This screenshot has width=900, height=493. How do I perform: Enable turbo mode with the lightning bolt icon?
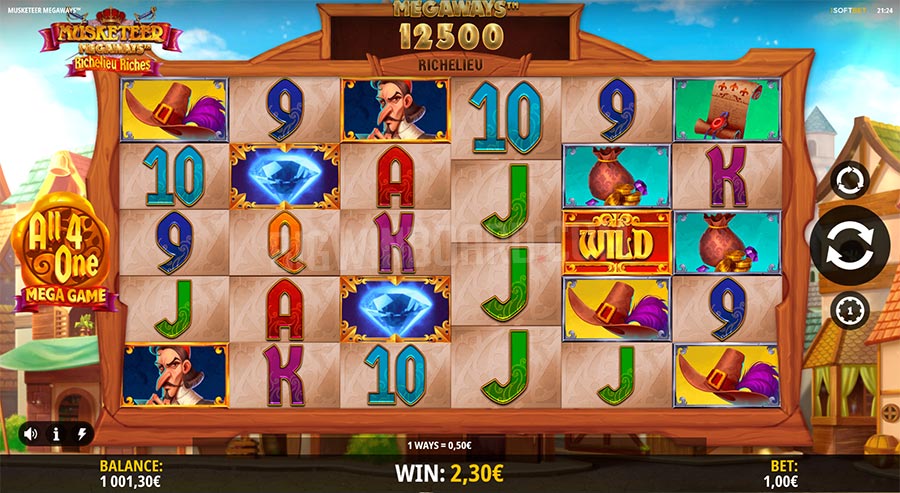click(82, 434)
